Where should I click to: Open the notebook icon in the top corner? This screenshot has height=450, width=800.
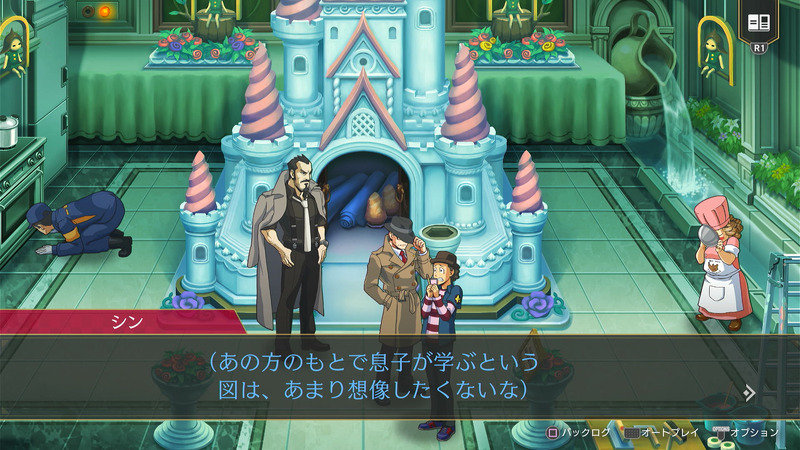(x=758, y=22)
